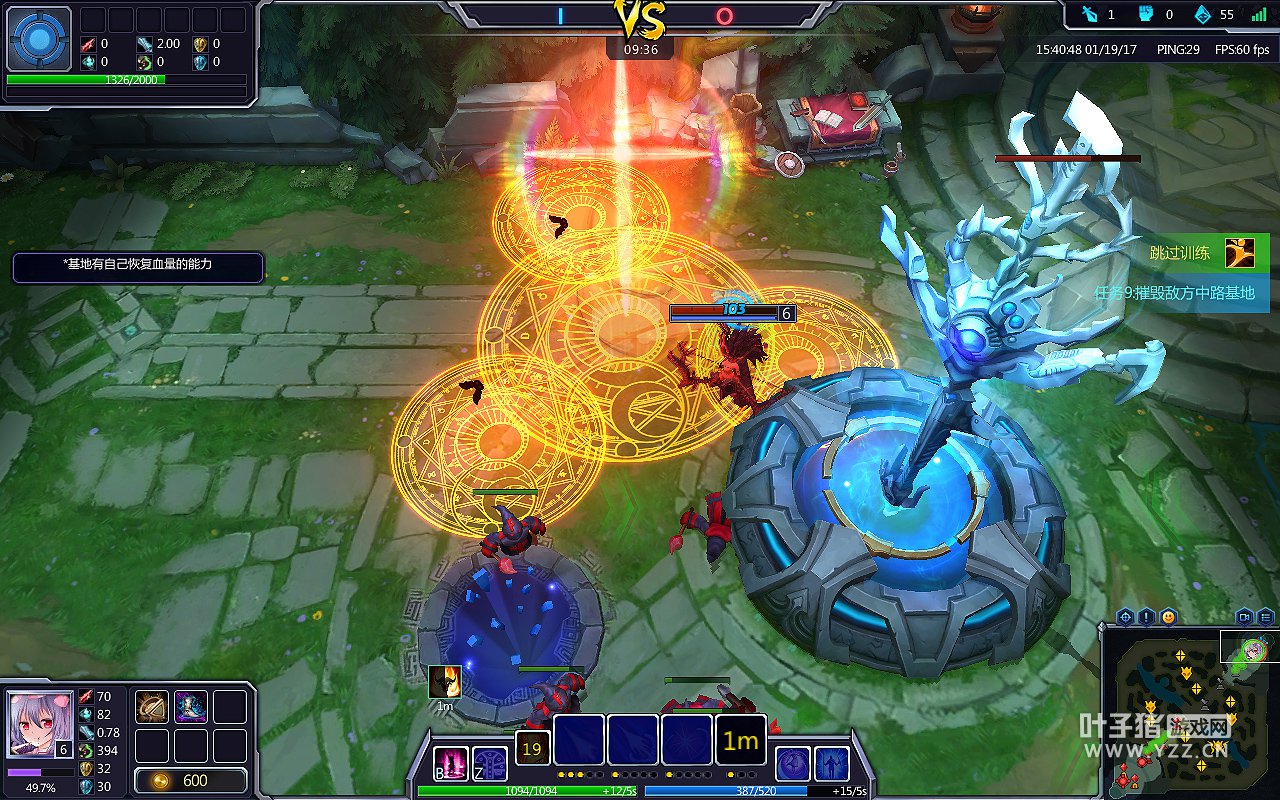Use the glowing figure summoner spell
Viewport: 1280px width, 800px height.
click(832, 764)
